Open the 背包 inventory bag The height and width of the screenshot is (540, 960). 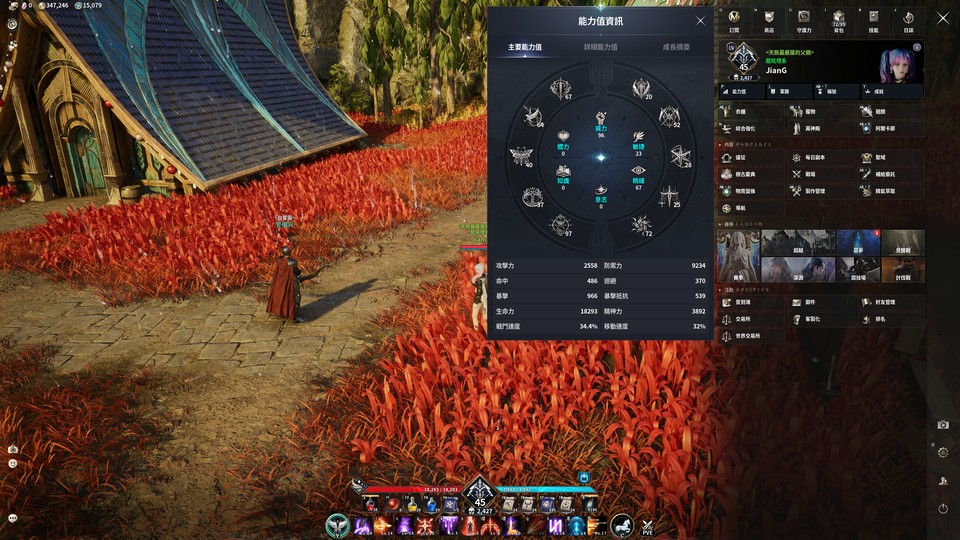(839, 20)
